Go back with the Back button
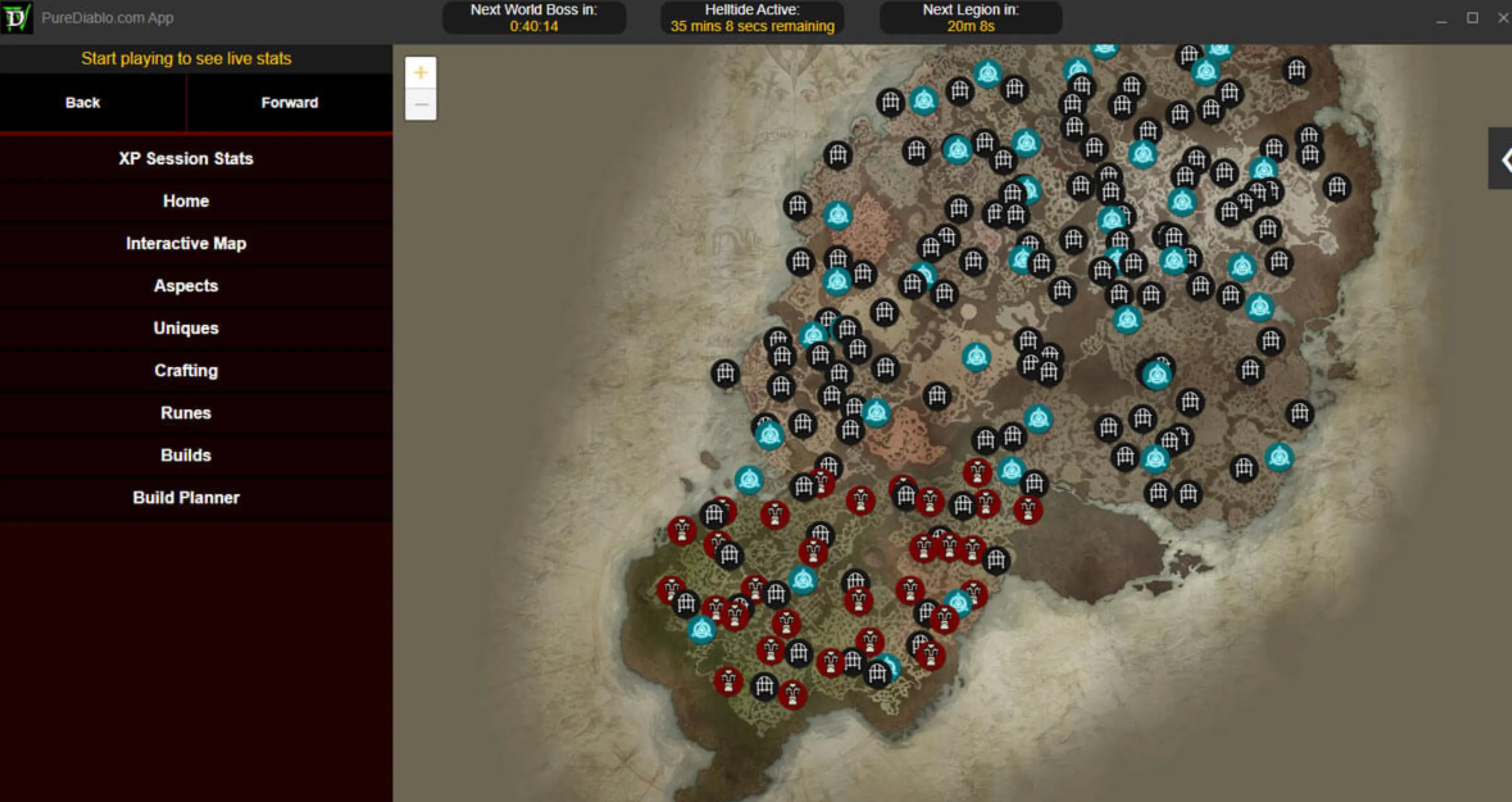Viewport: 1512px width, 802px height. coord(83,103)
